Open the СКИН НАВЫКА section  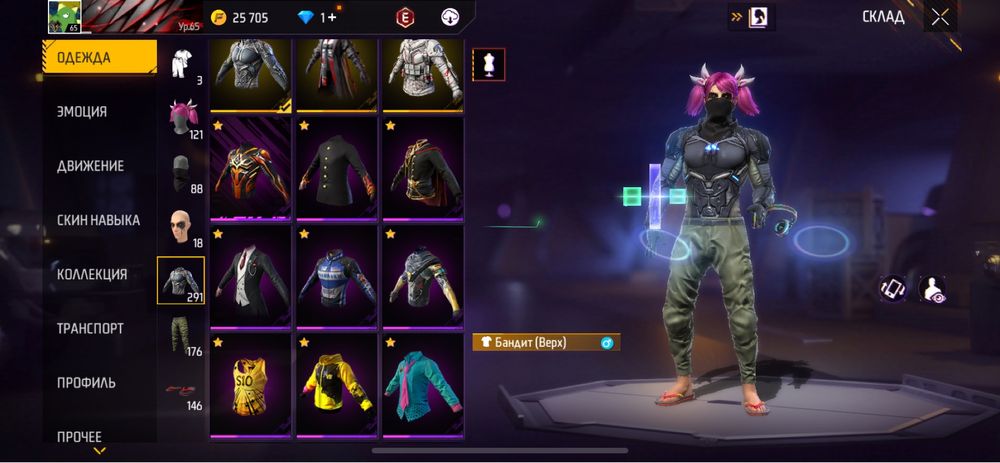(98, 220)
